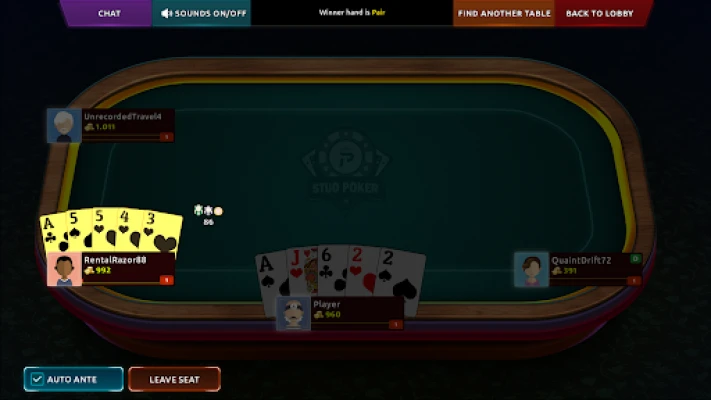Open the Chat panel
Image resolution: width=711 pixels, height=400 pixels.
109,13
